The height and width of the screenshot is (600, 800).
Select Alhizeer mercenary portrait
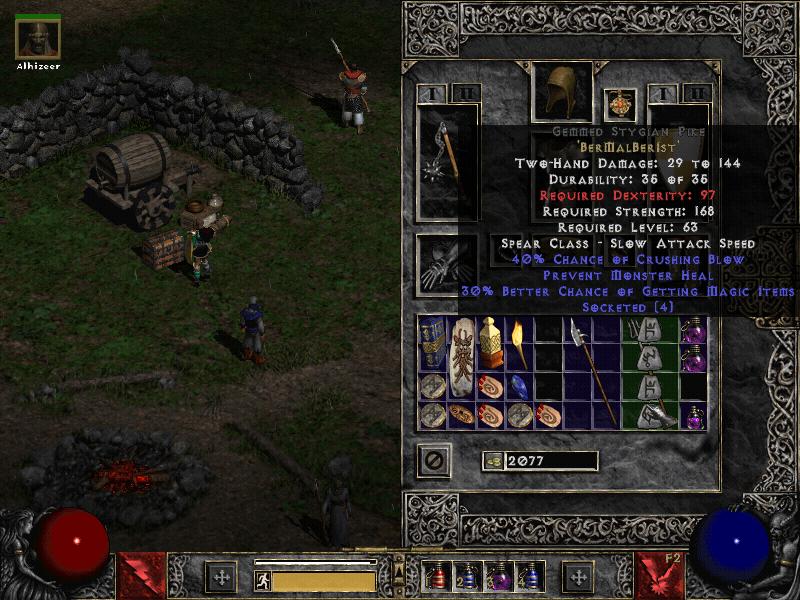click(38, 38)
